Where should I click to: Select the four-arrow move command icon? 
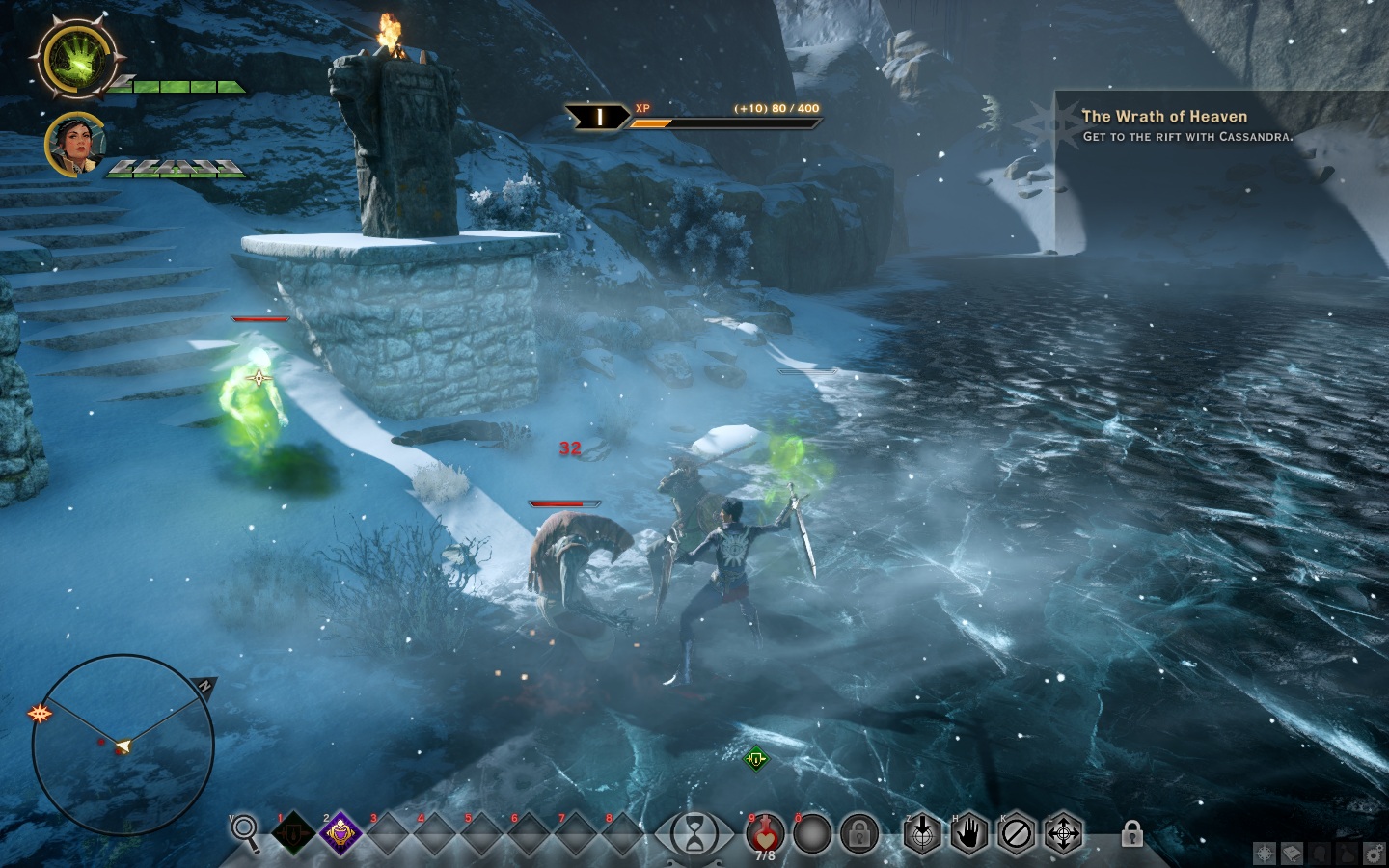click(1063, 833)
